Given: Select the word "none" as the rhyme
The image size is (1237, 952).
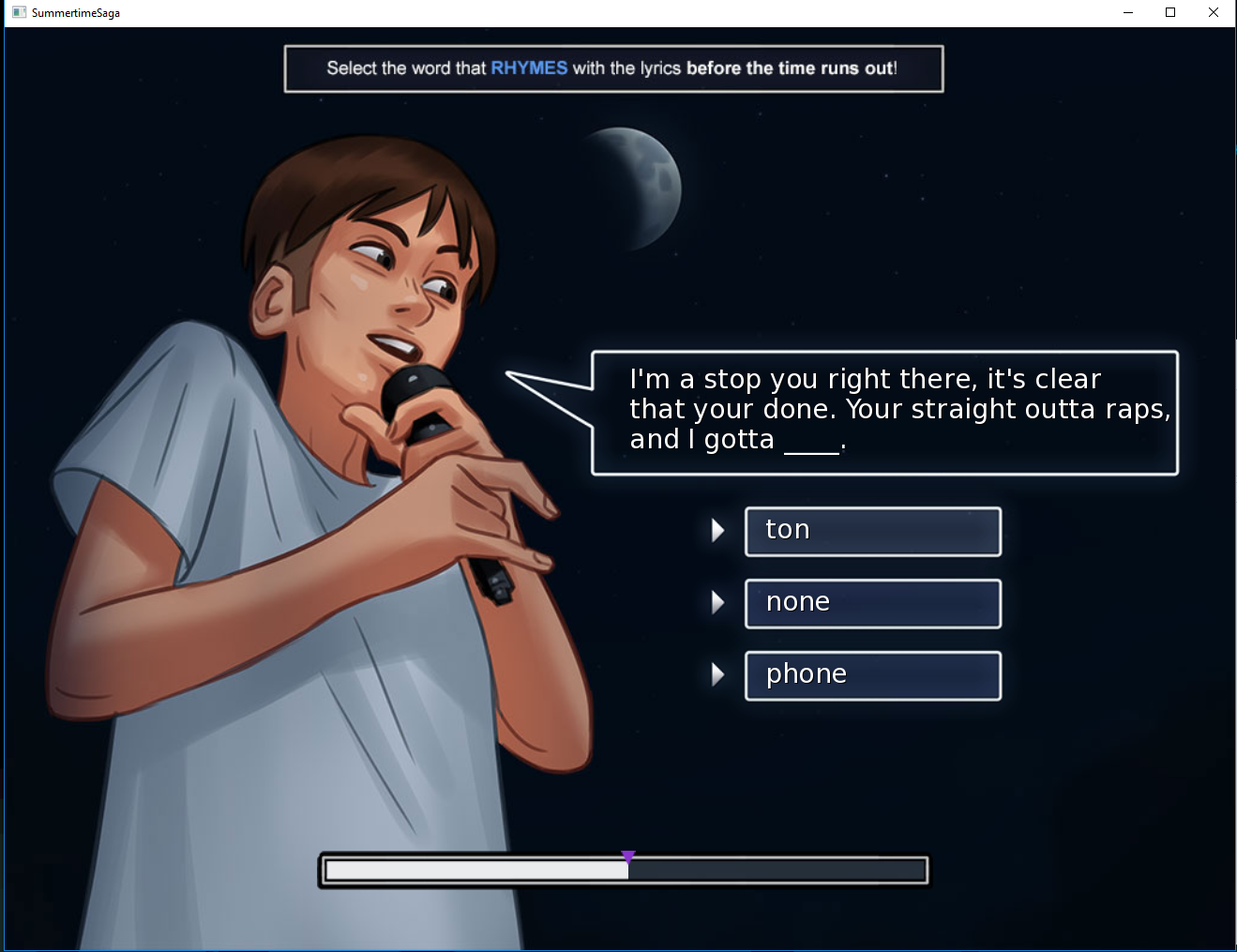Looking at the screenshot, I should [x=872, y=603].
